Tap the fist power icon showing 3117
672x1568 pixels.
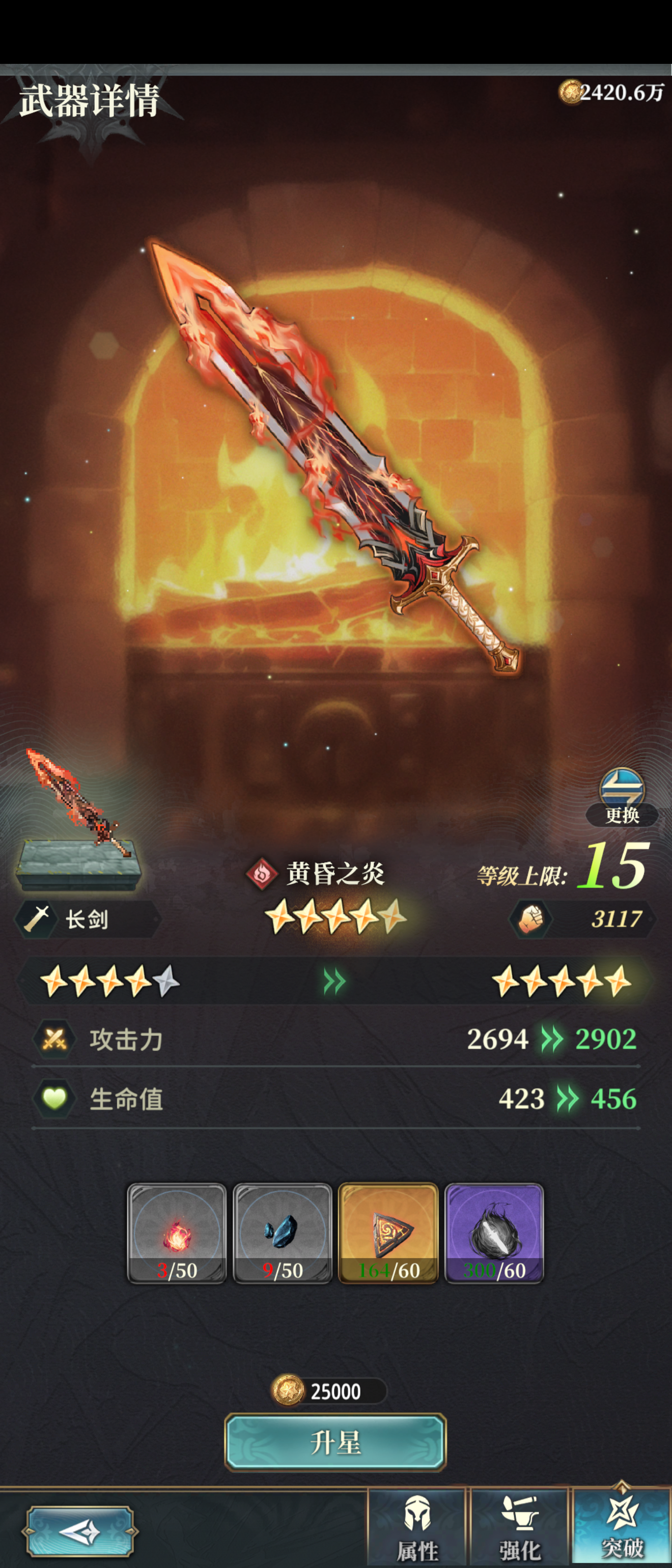tap(531, 920)
